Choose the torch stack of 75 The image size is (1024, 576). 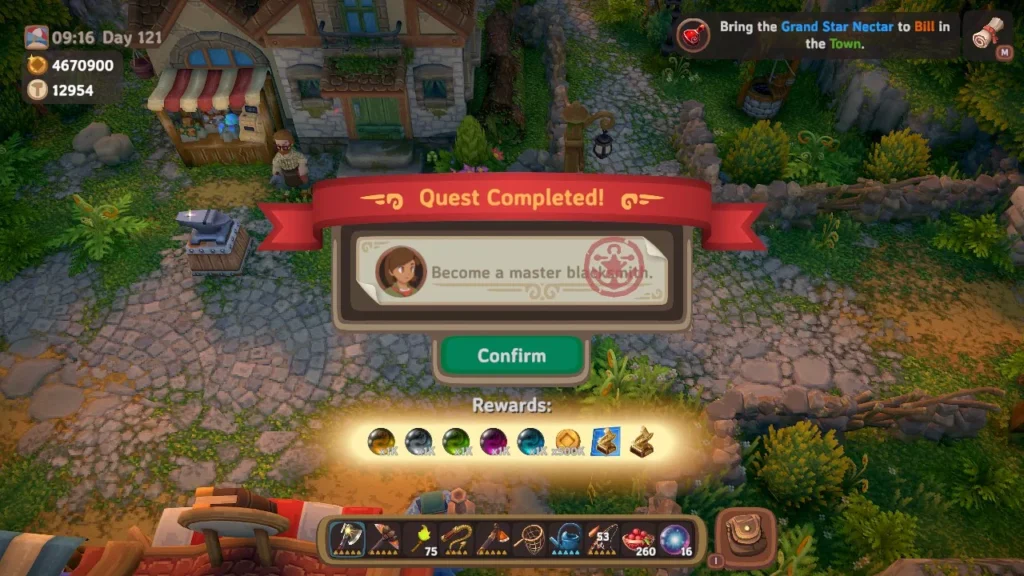click(421, 540)
